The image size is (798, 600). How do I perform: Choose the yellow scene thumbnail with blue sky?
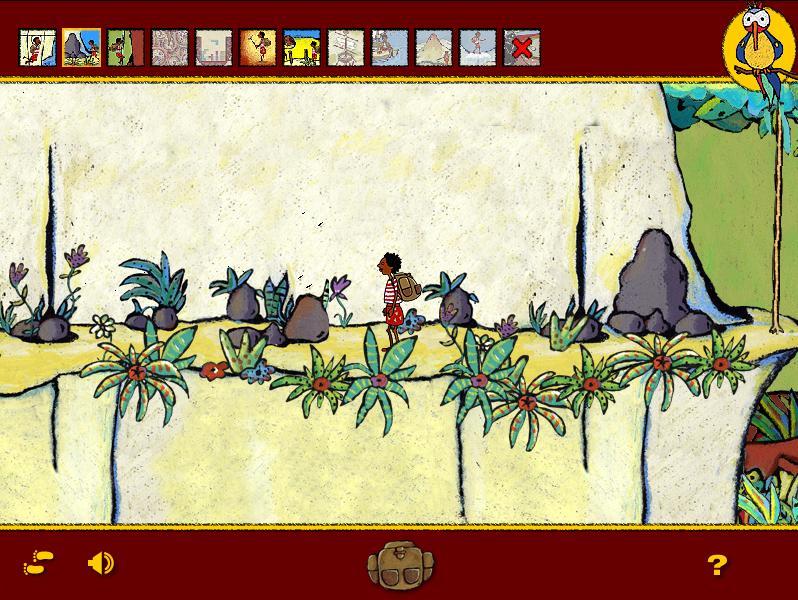point(301,47)
